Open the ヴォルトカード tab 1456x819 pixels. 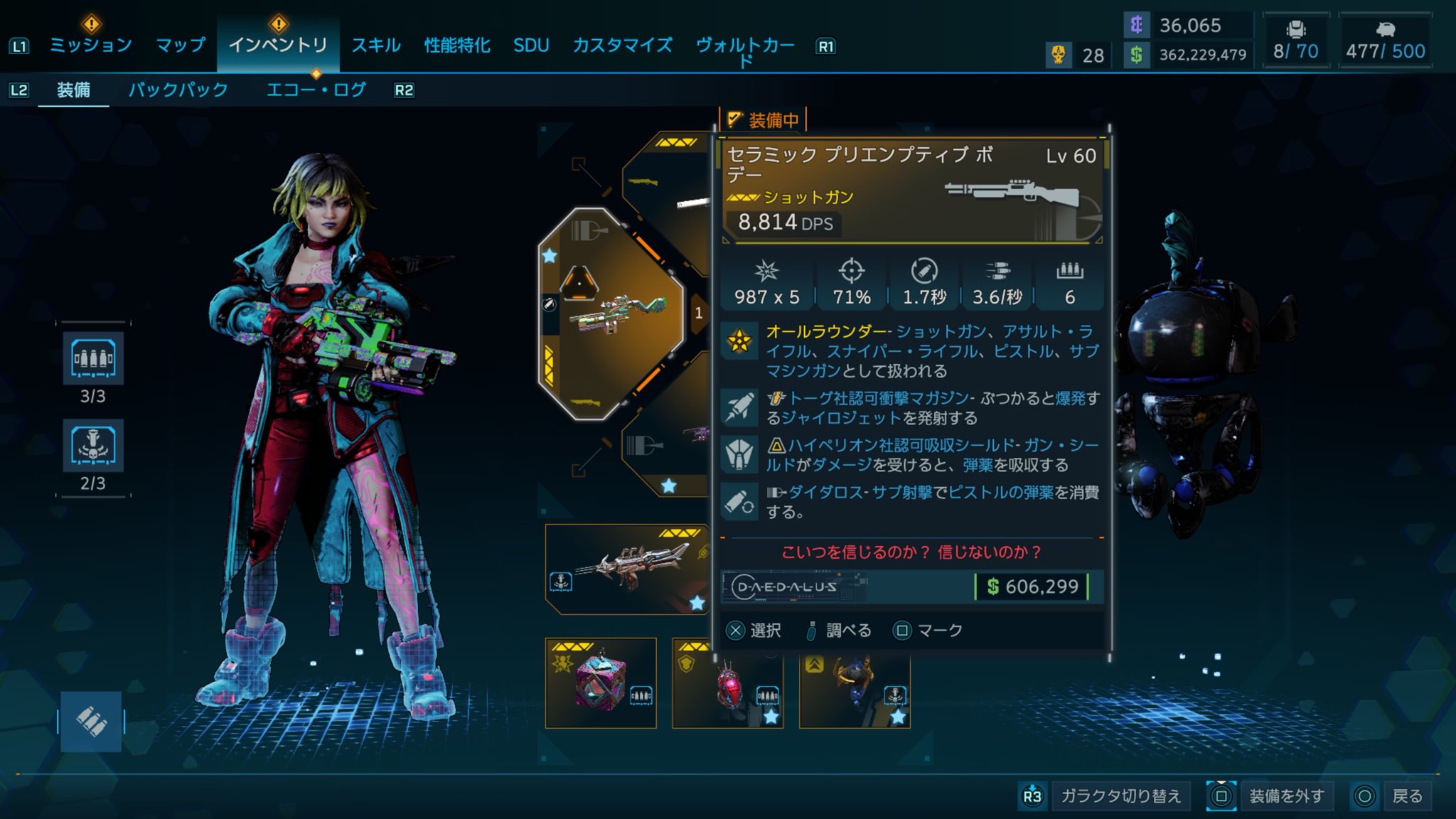[745, 47]
